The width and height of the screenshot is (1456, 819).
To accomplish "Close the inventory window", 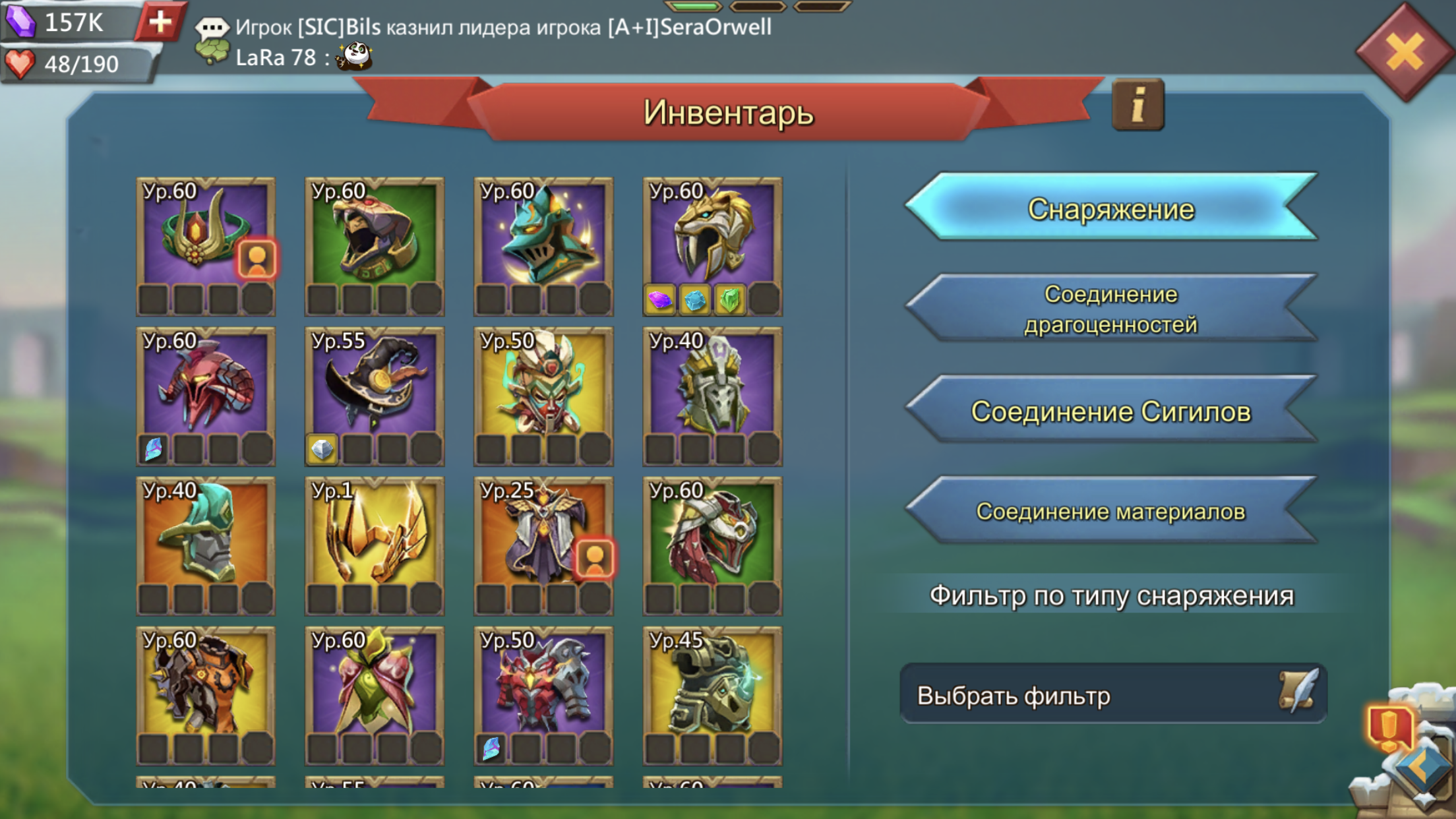I will point(1405,51).
